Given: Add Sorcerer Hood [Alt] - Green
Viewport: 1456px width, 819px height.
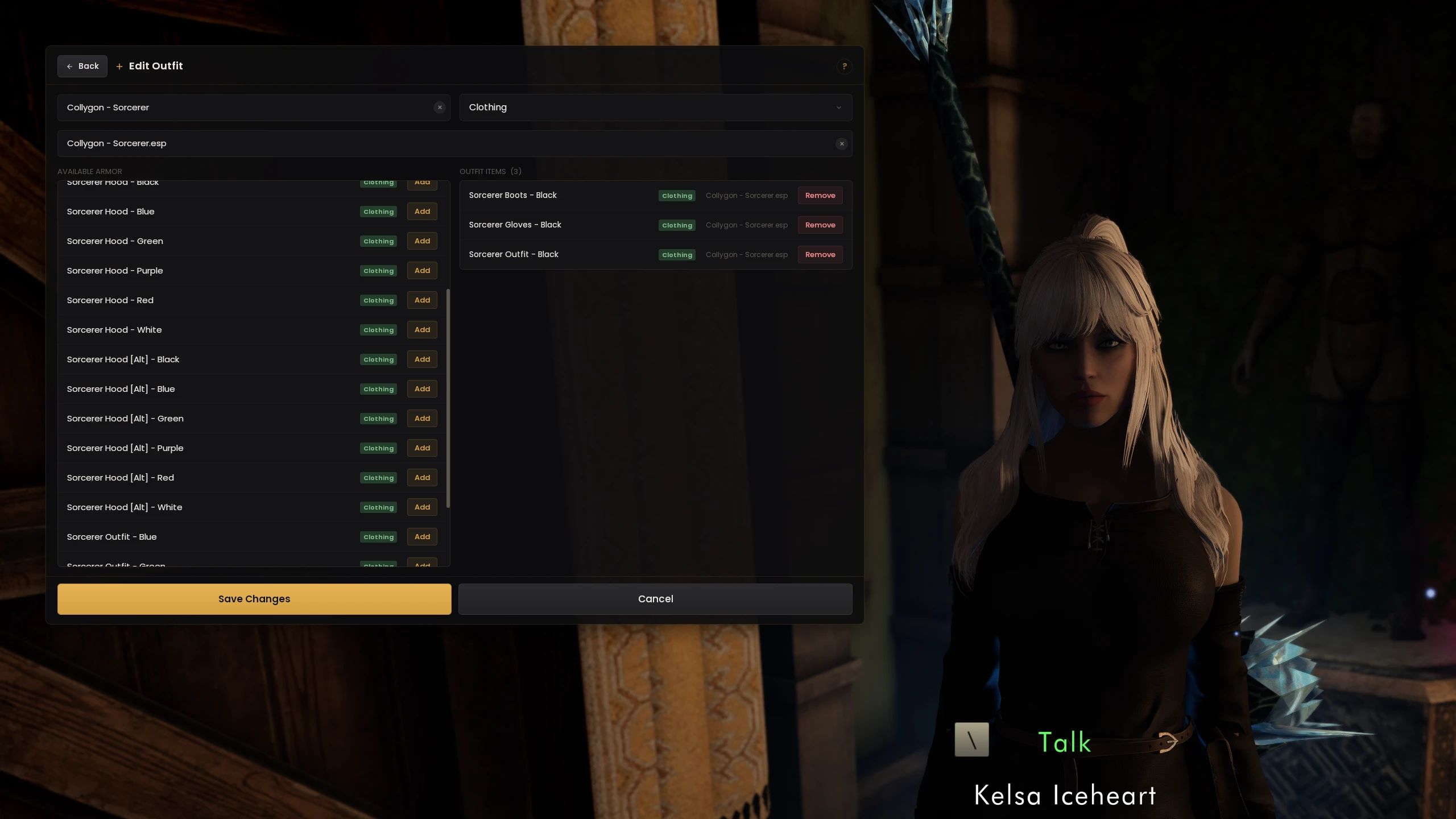Looking at the screenshot, I should pyautogui.click(x=421, y=418).
